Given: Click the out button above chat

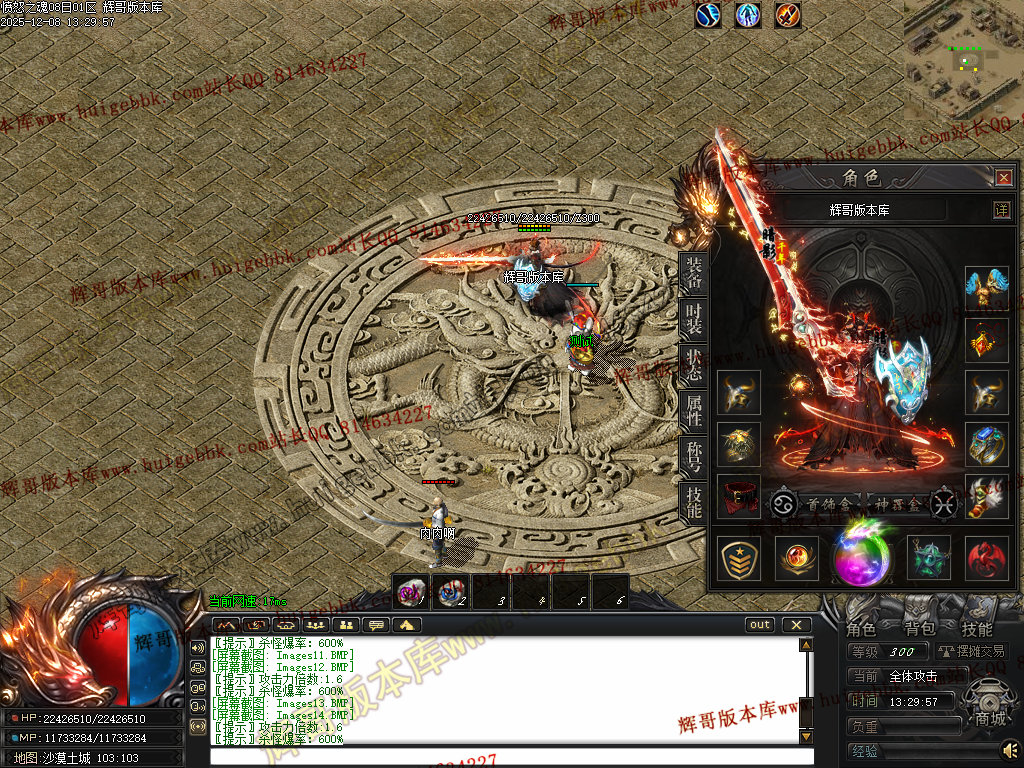Looking at the screenshot, I should [x=760, y=625].
